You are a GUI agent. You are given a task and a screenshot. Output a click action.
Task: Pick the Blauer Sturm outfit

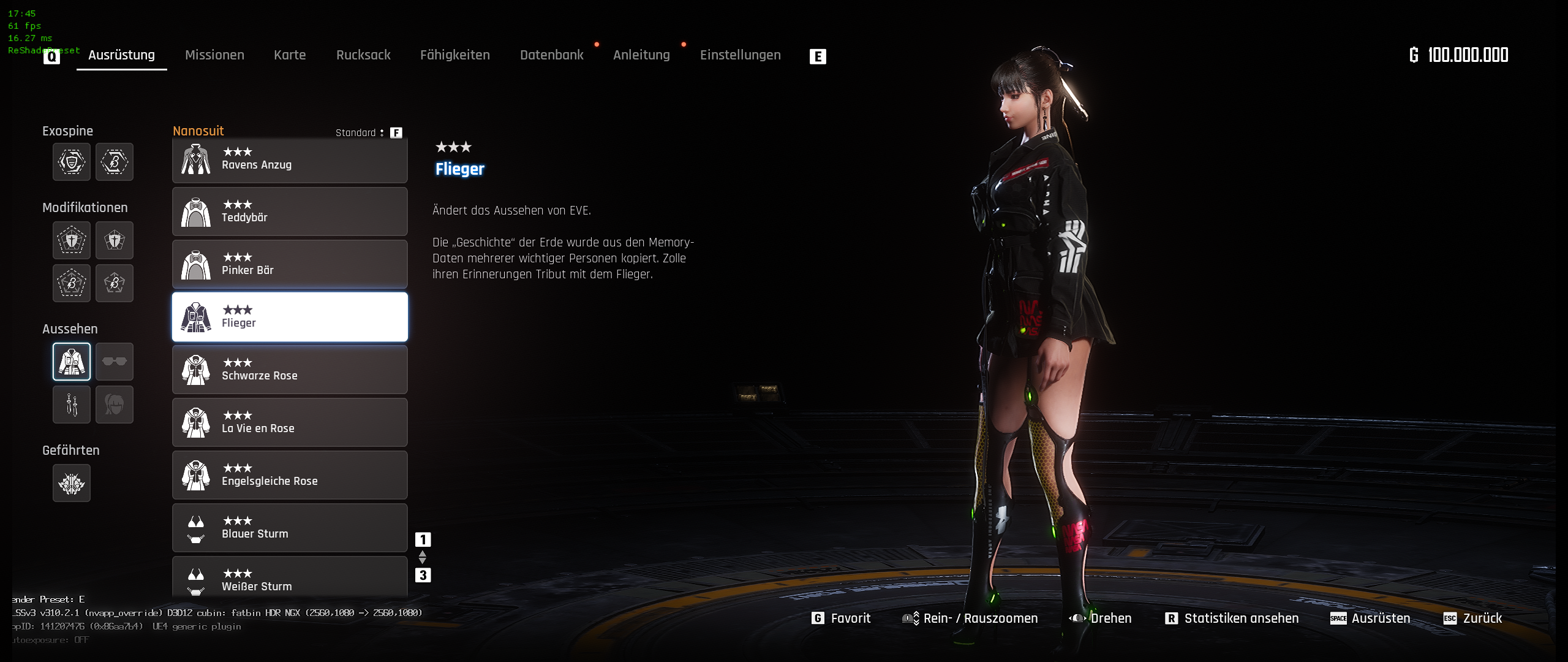[x=290, y=528]
